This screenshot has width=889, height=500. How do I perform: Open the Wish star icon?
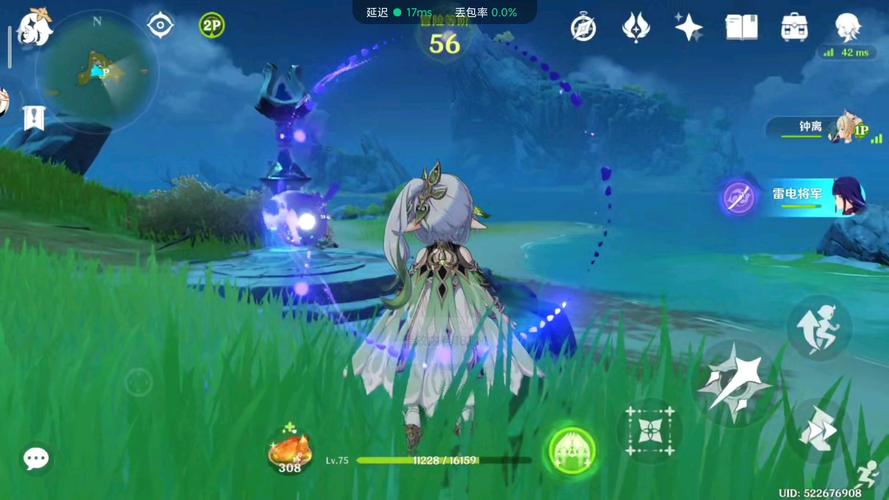(x=688, y=28)
